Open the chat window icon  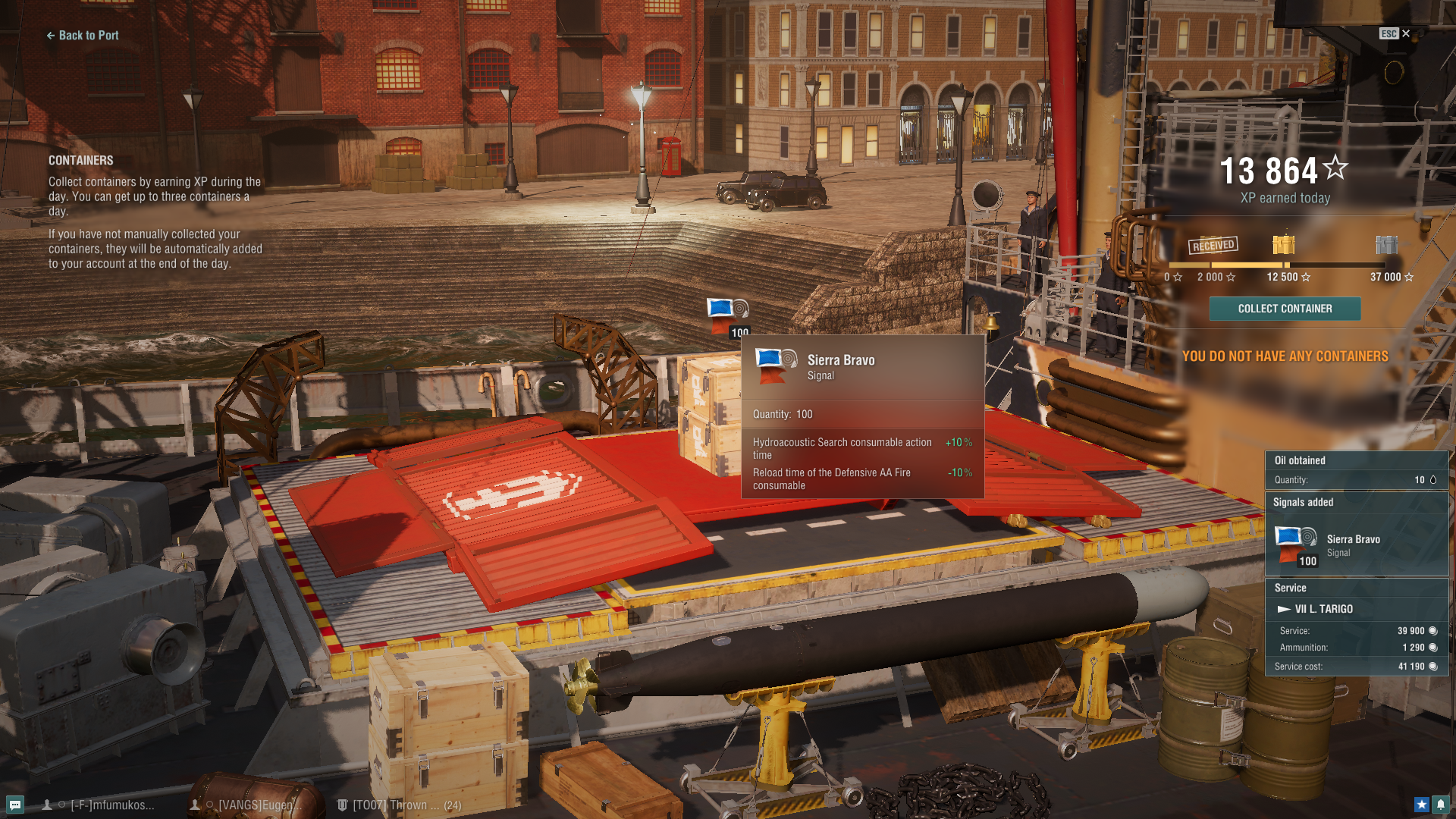14,805
